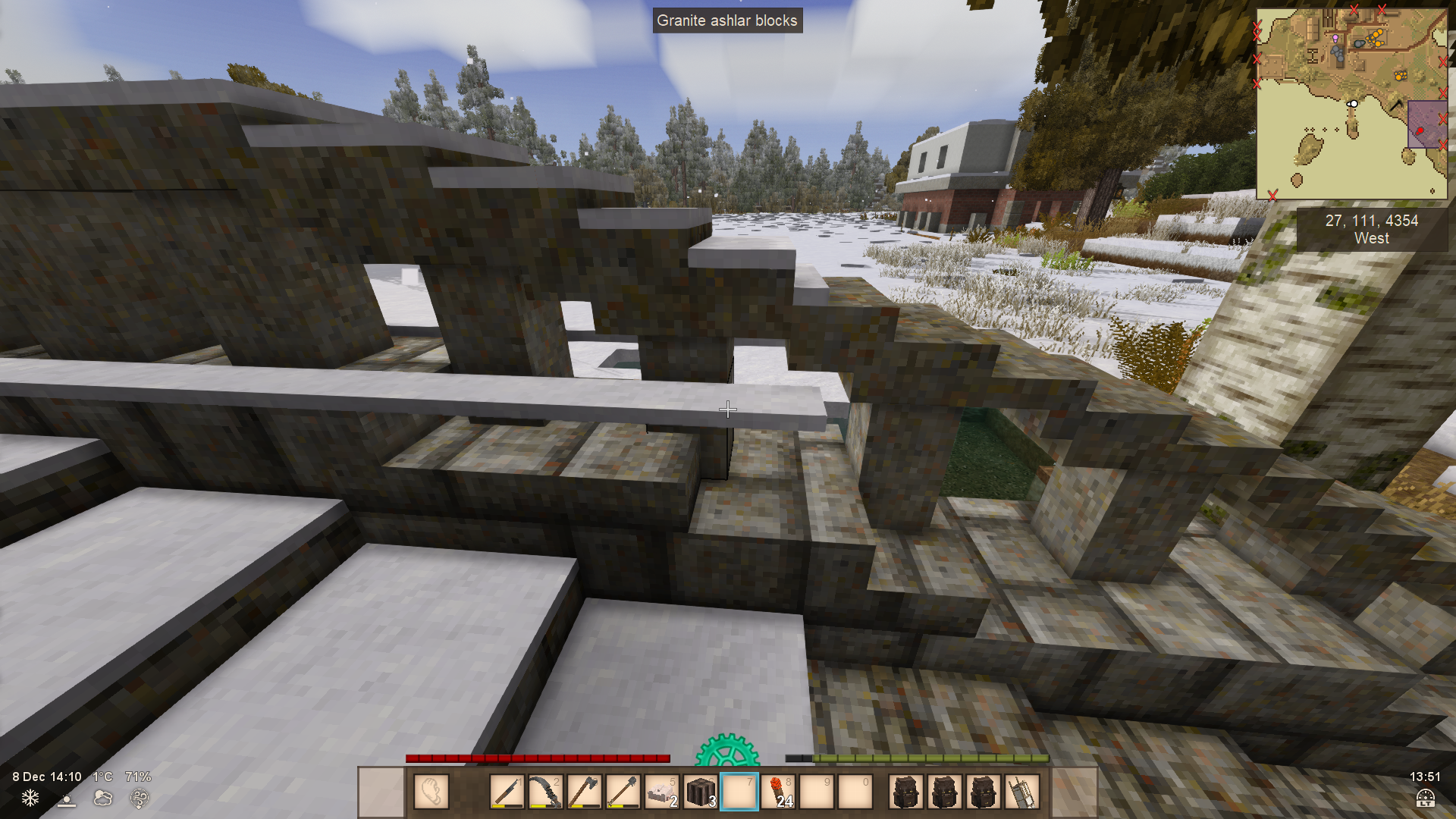This screenshot has width=1456, height=819.
Task: Select the red waypoint in the purple zone
Action: click(x=1419, y=130)
